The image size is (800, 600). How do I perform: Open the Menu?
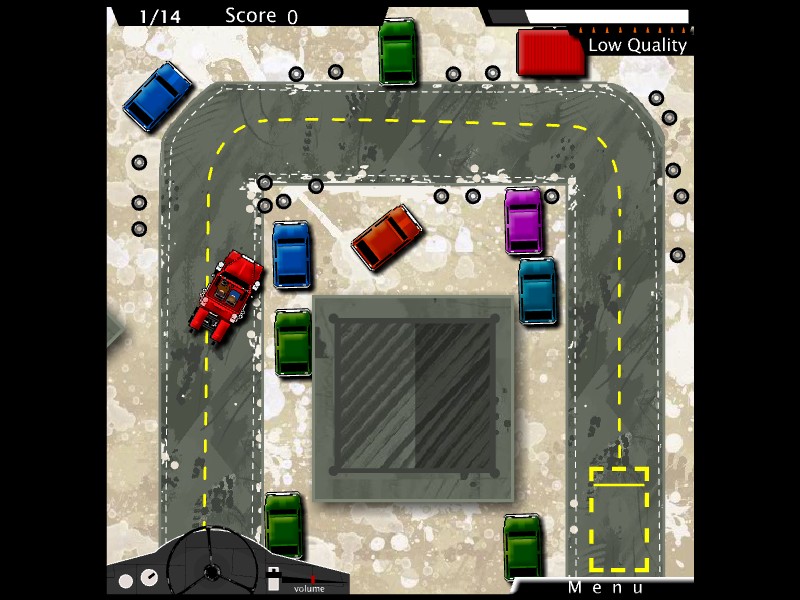[606, 587]
